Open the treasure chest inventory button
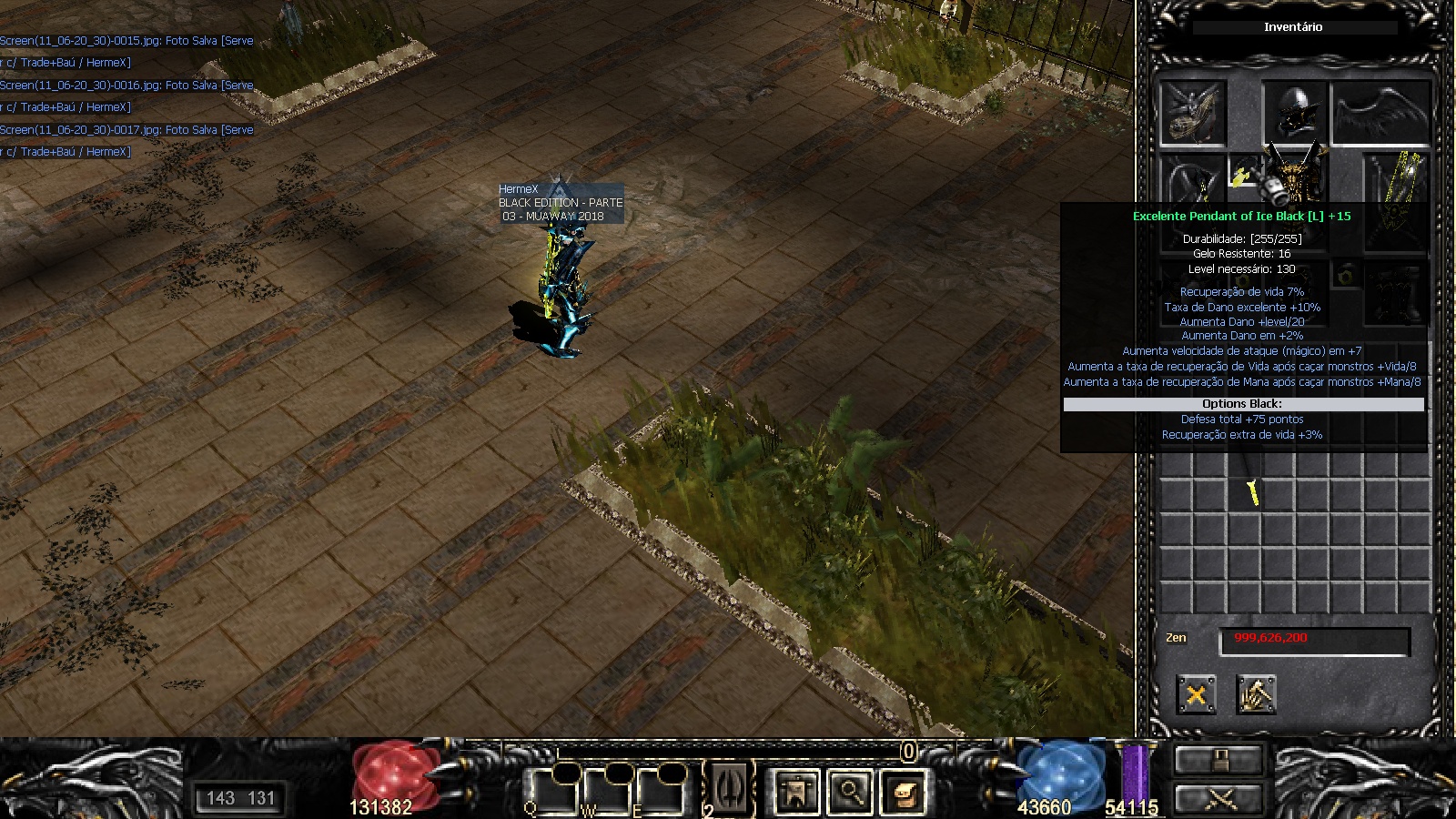 pos(905,791)
